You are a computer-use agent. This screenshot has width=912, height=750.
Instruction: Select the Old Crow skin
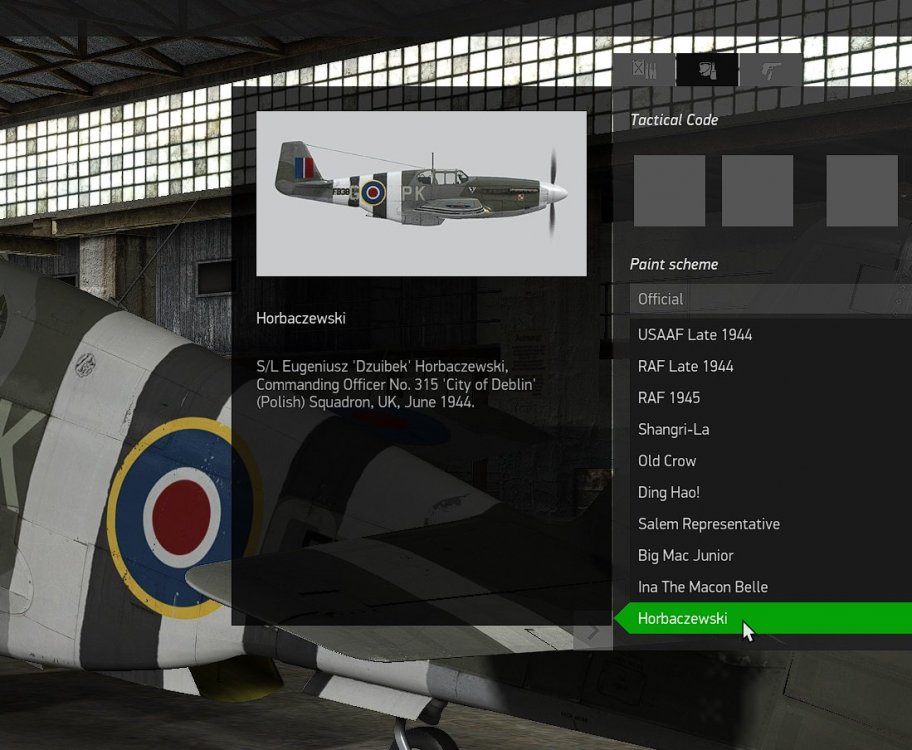pyautogui.click(x=667, y=461)
